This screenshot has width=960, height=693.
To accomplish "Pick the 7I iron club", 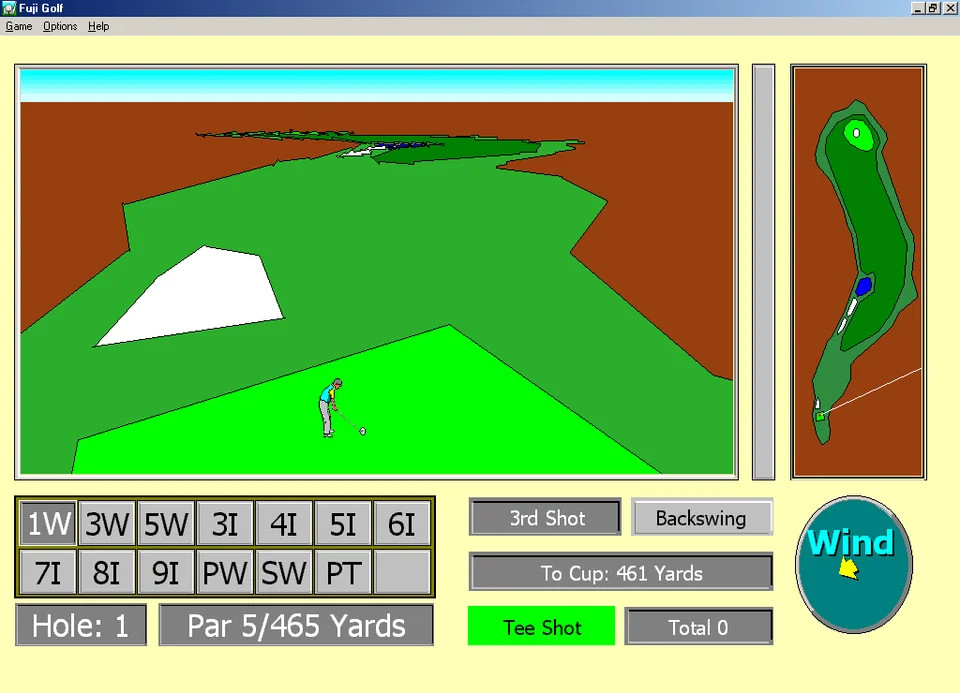I will (49, 573).
